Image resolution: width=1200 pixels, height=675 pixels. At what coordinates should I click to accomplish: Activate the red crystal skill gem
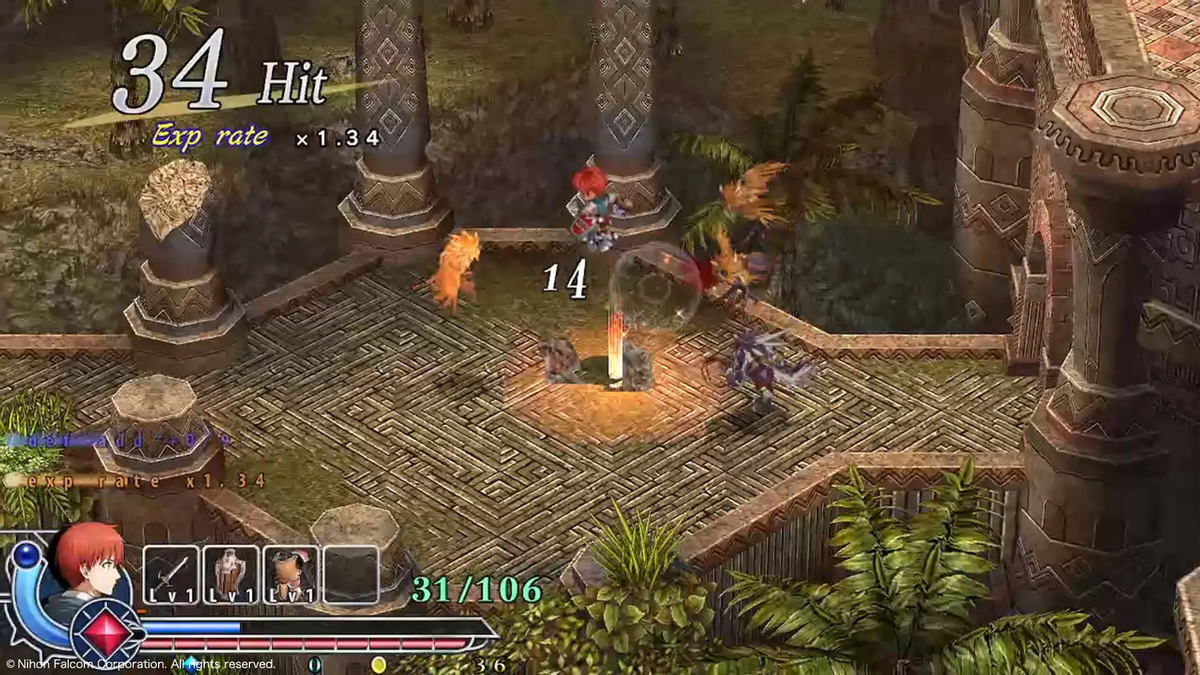click(x=107, y=632)
